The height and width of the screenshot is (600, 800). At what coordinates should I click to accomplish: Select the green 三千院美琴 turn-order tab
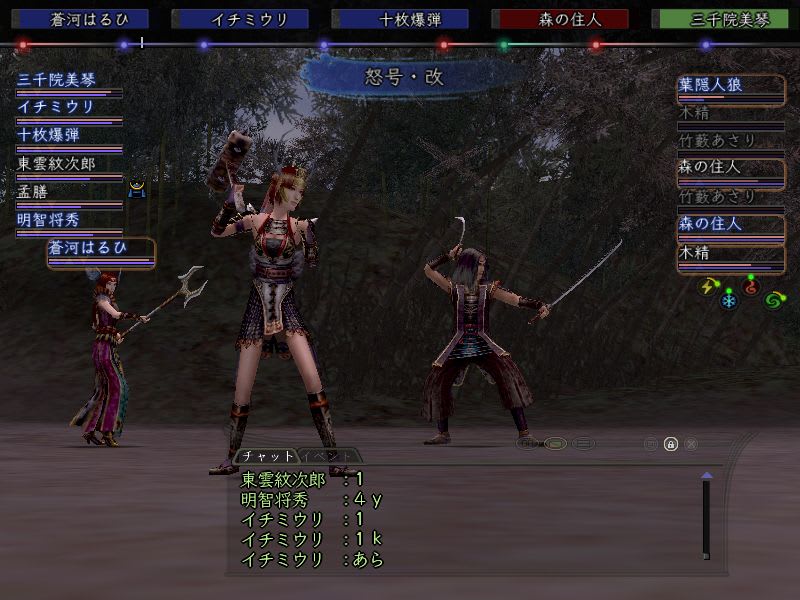[720, 19]
